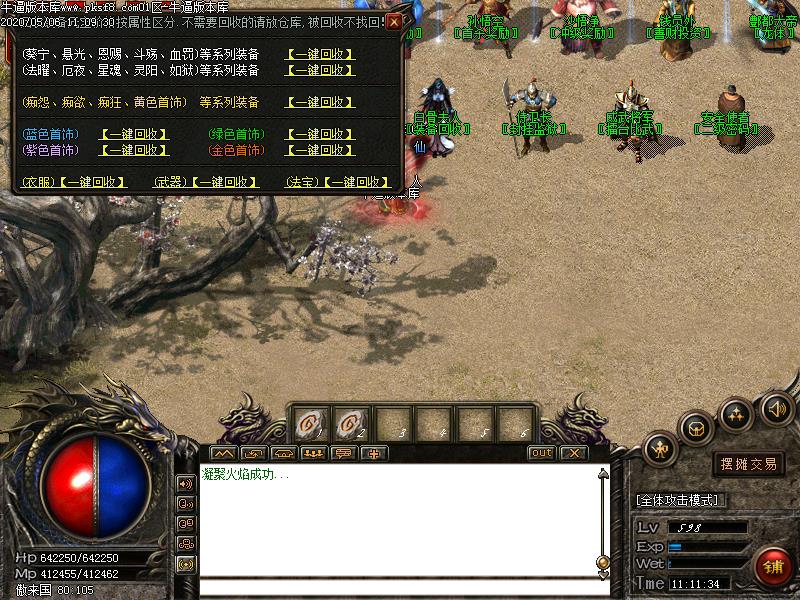Image resolution: width=800 pixels, height=600 pixels.
Task: Click 一键回收 for purple jewelry (紫色首饰)
Action: point(135,150)
